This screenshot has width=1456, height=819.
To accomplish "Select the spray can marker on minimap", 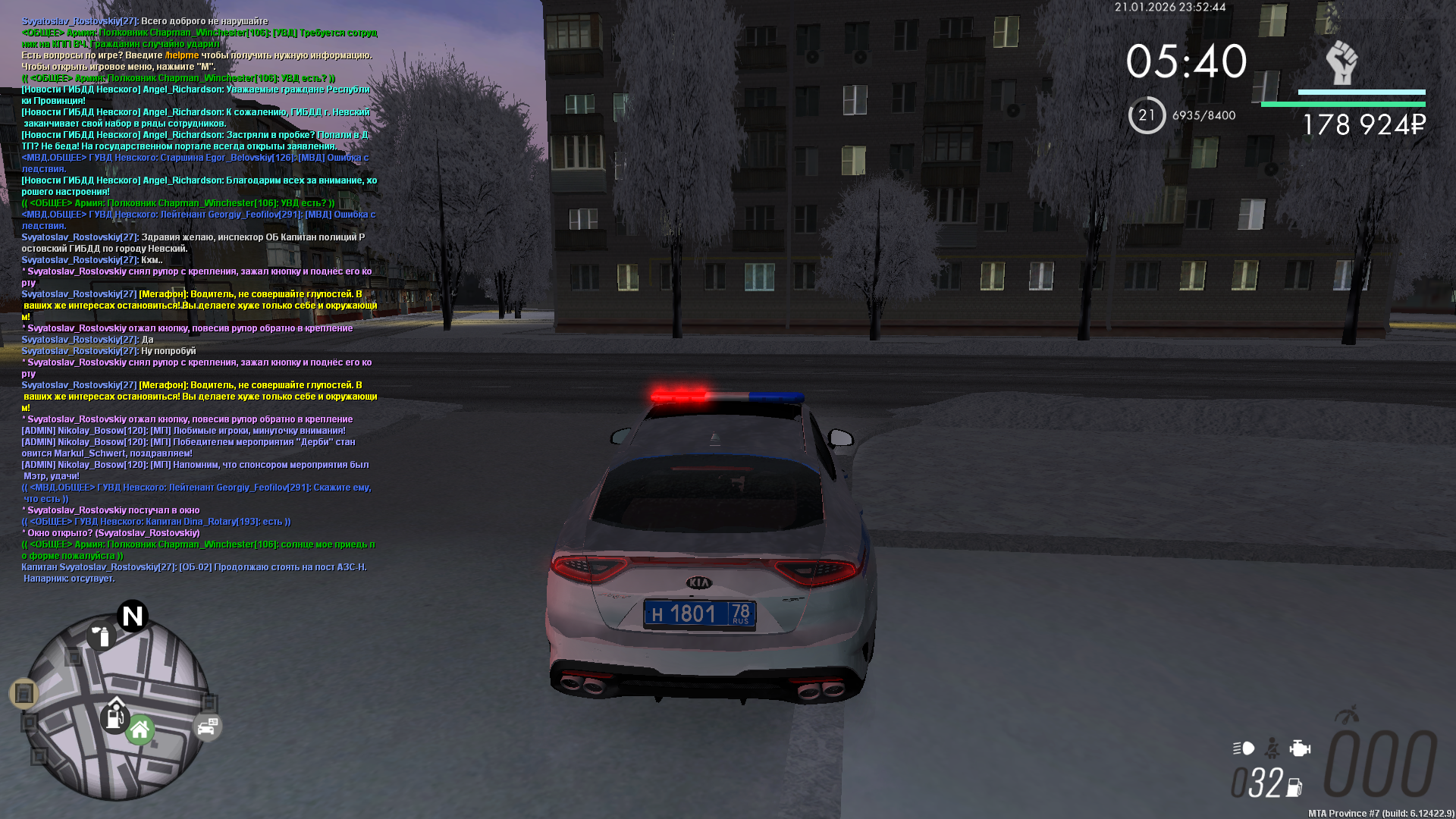I will tap(100, 635).
